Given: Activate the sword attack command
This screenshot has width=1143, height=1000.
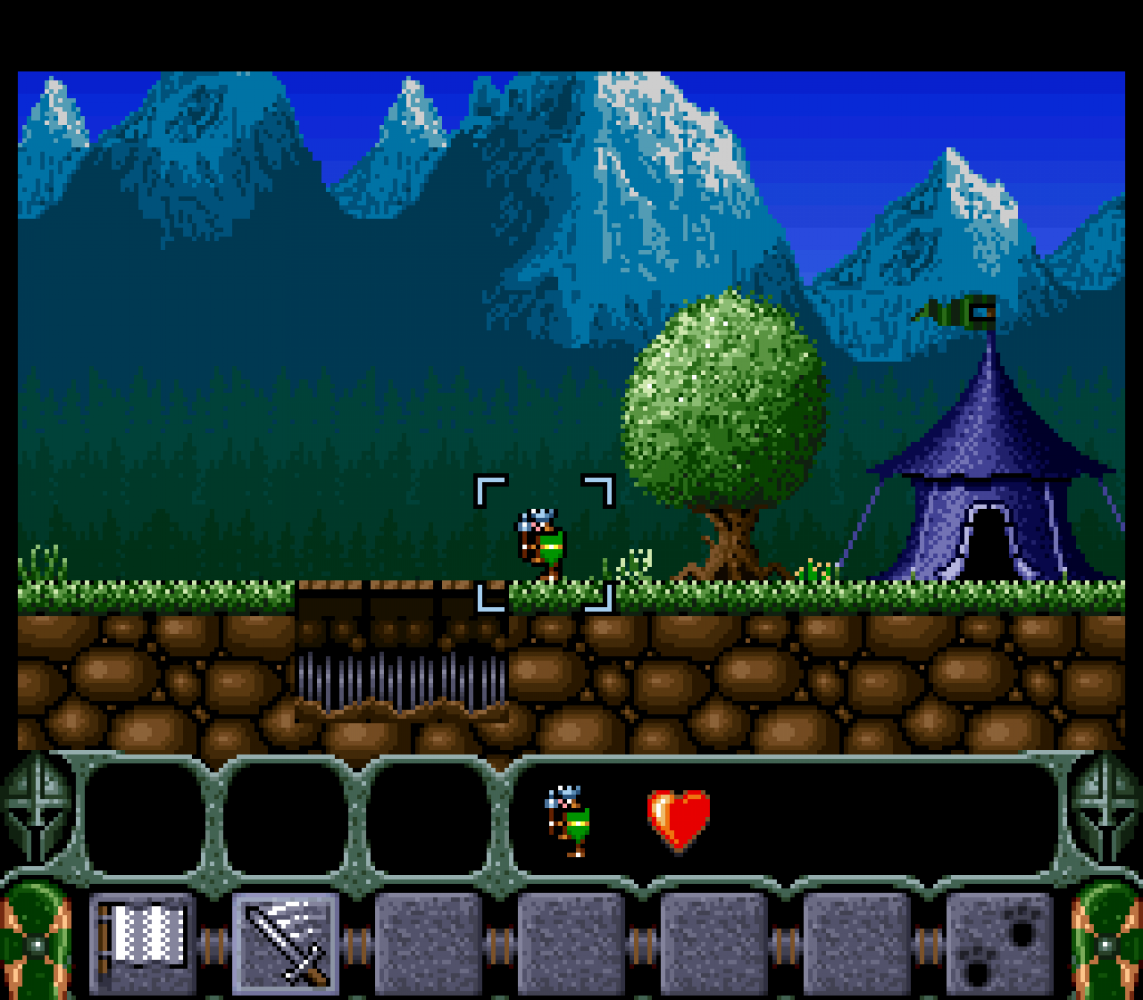Looking at the screenshot, I should tap(286, 943).
